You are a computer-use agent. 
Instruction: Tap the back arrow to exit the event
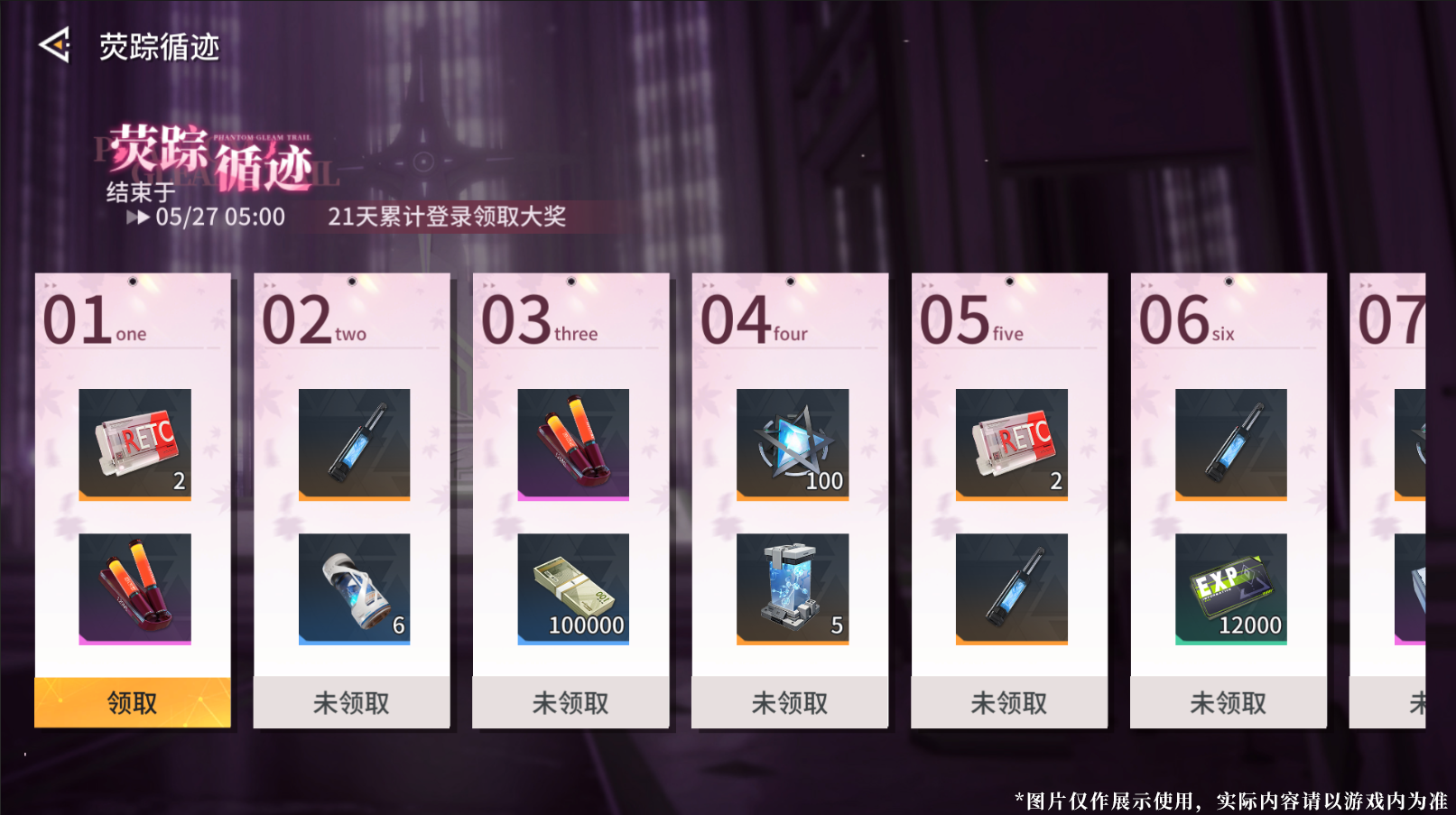[x=56, y=44]
